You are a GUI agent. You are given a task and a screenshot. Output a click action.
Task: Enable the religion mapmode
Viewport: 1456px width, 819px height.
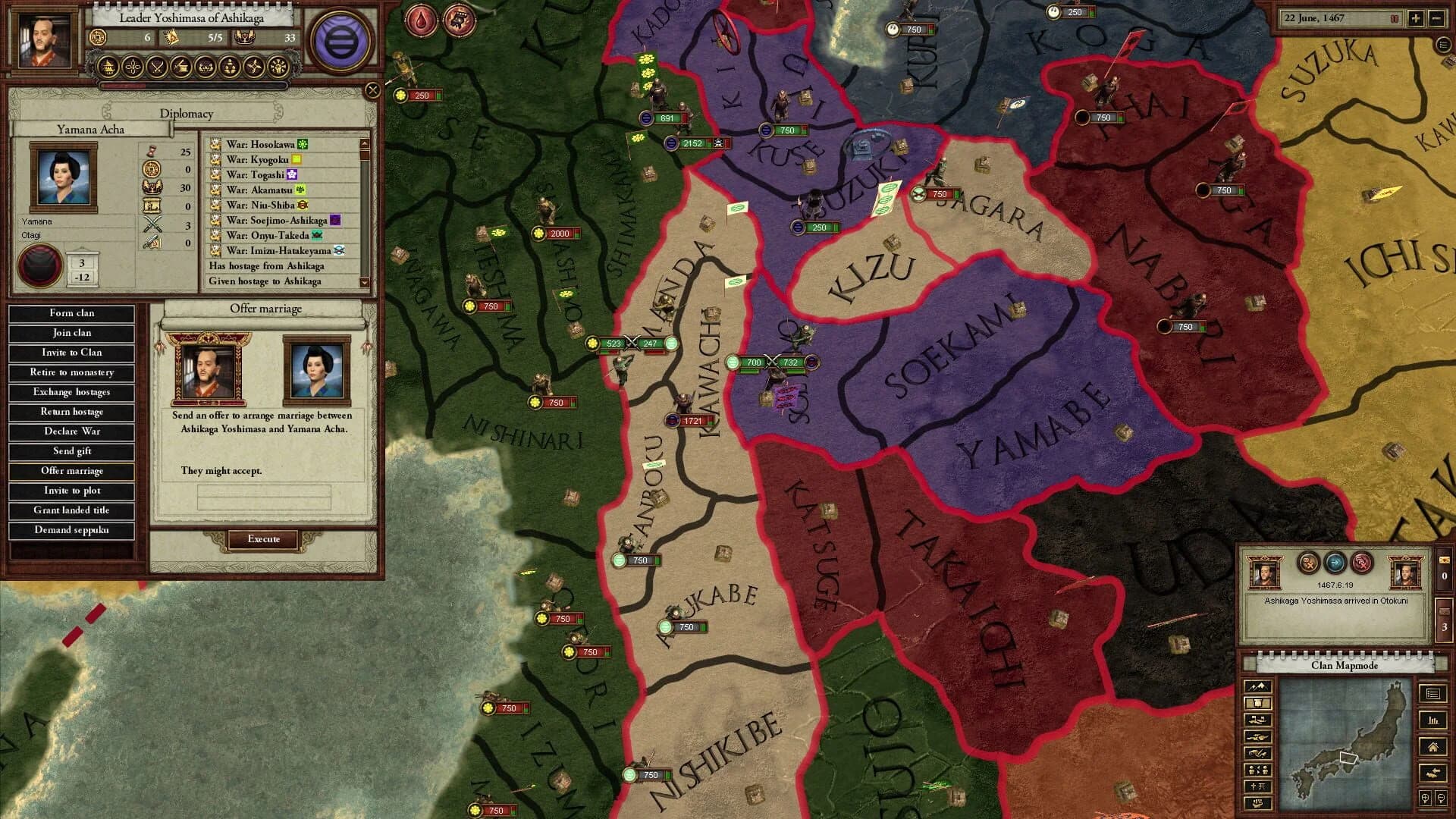(1257, 786)
